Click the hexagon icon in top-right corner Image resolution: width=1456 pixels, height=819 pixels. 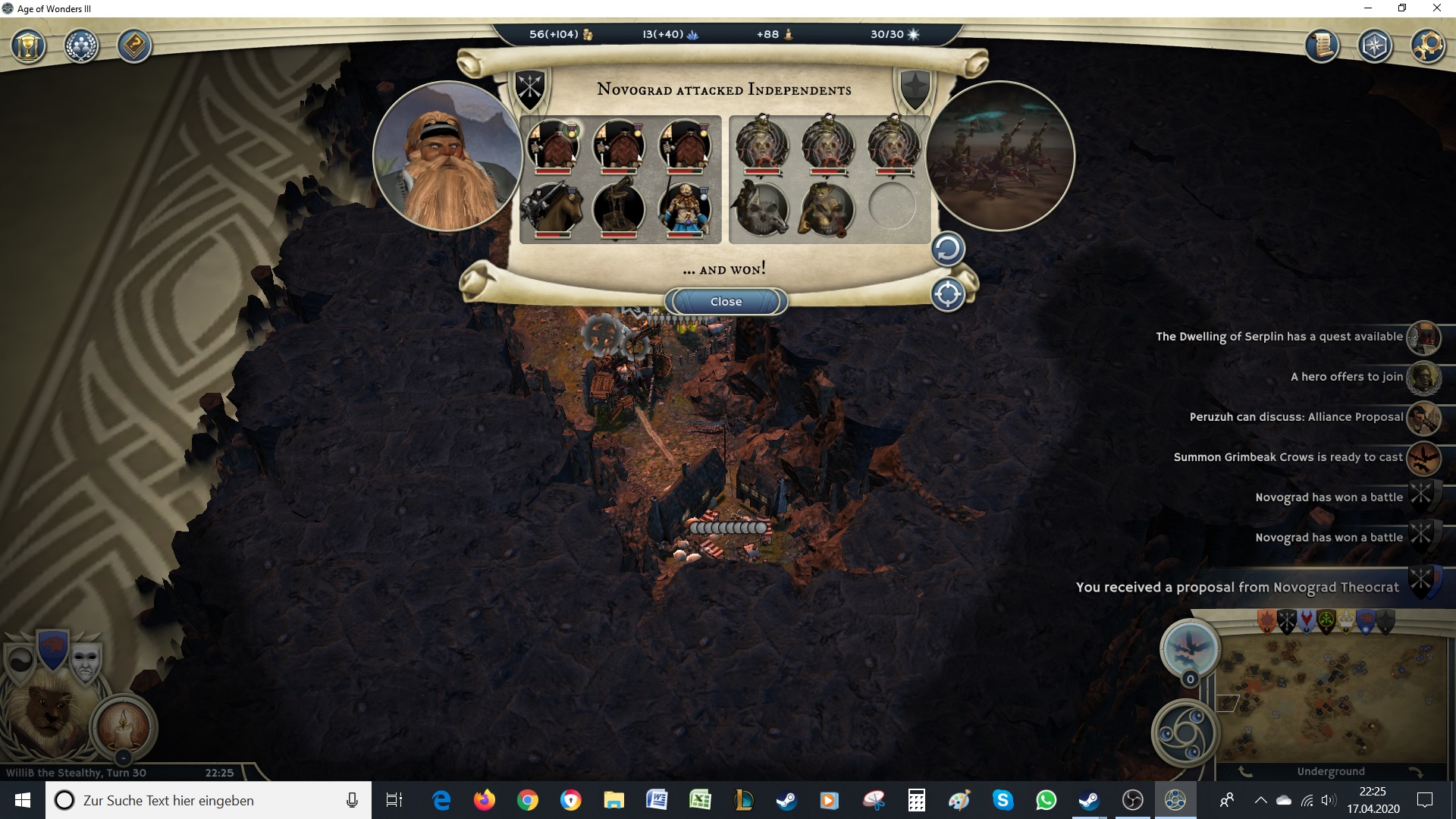point(1374,47)
